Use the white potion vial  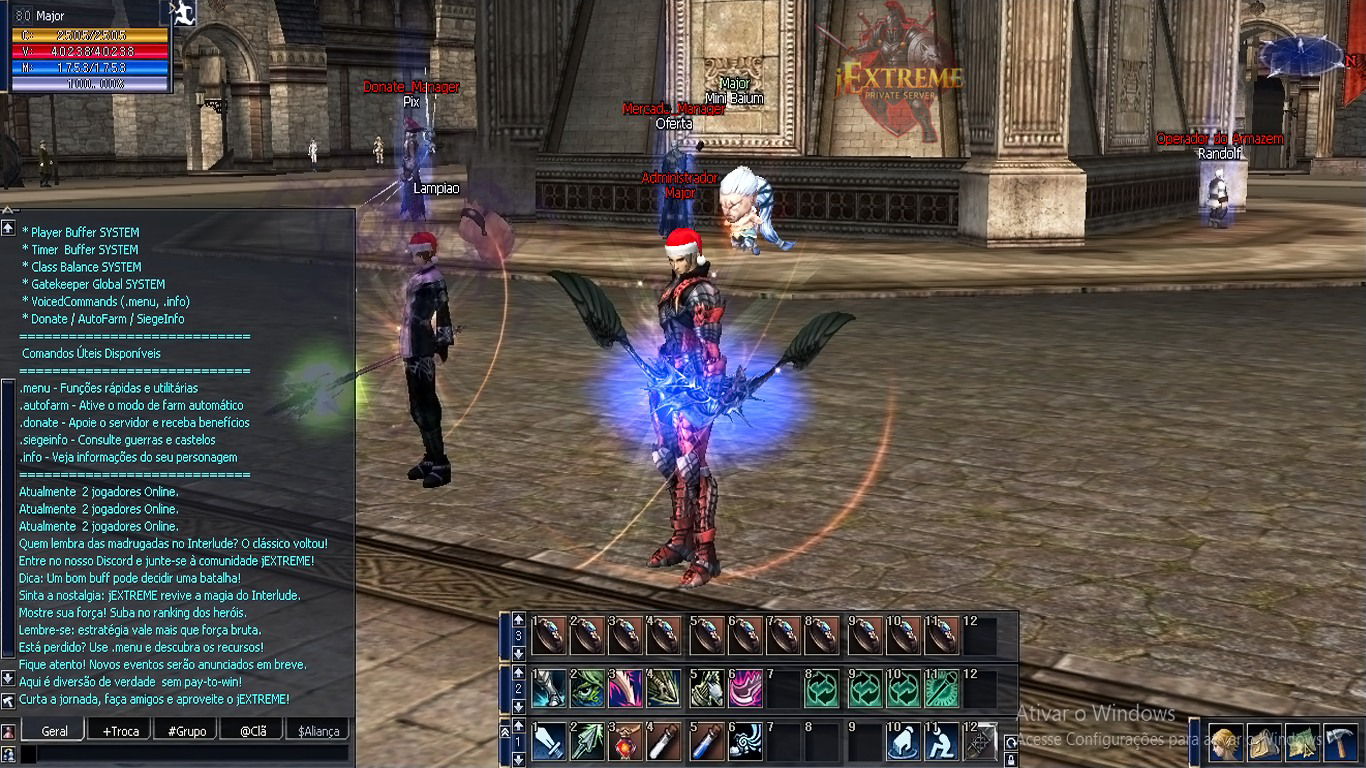[x=666, y=743]
